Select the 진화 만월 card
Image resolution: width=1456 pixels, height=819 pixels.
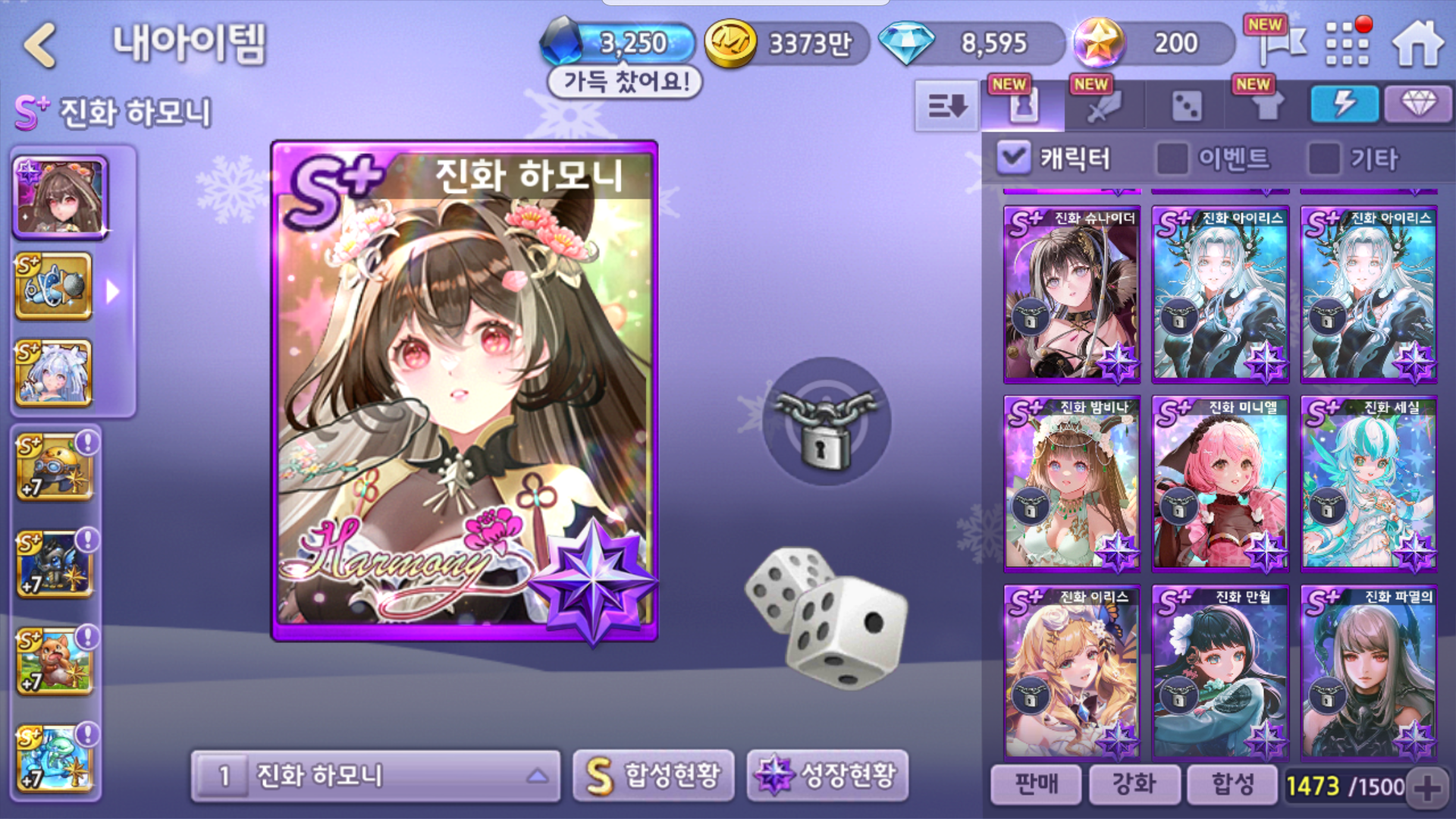(x=1220, y=673)
